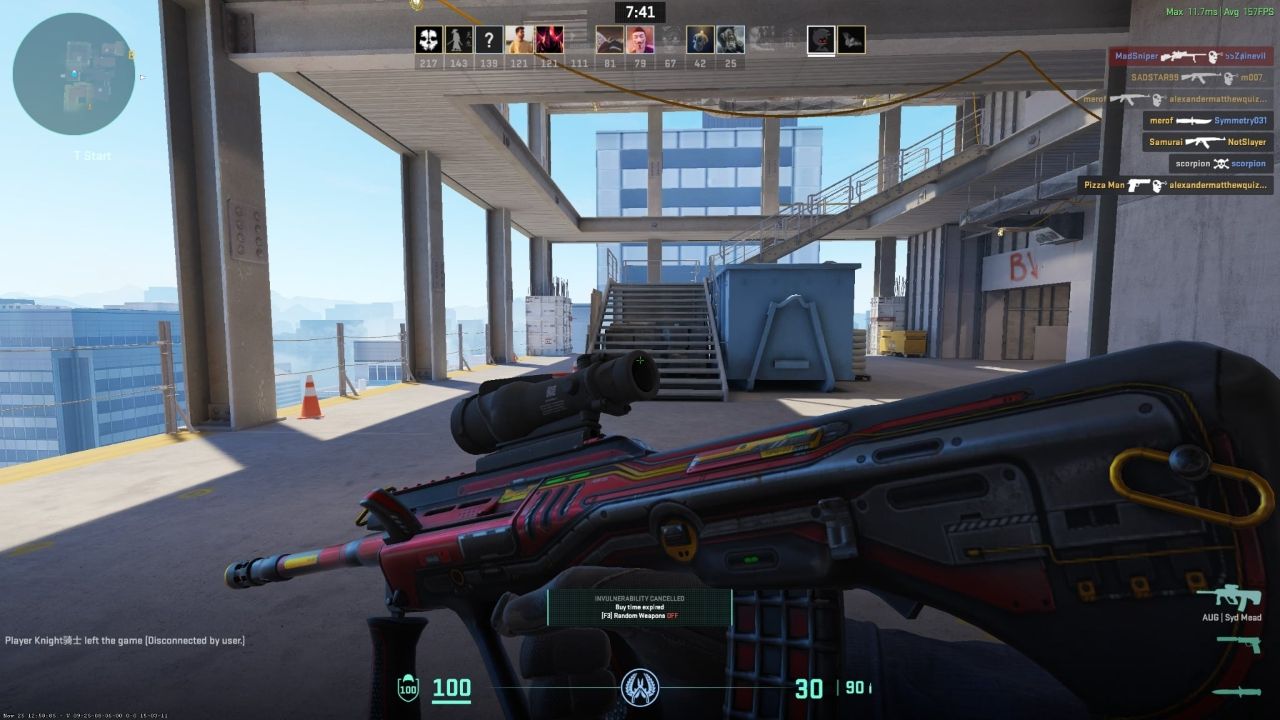
Task: Click the armor shield icon
Action: pyautogui.click(x=408, y=688)
